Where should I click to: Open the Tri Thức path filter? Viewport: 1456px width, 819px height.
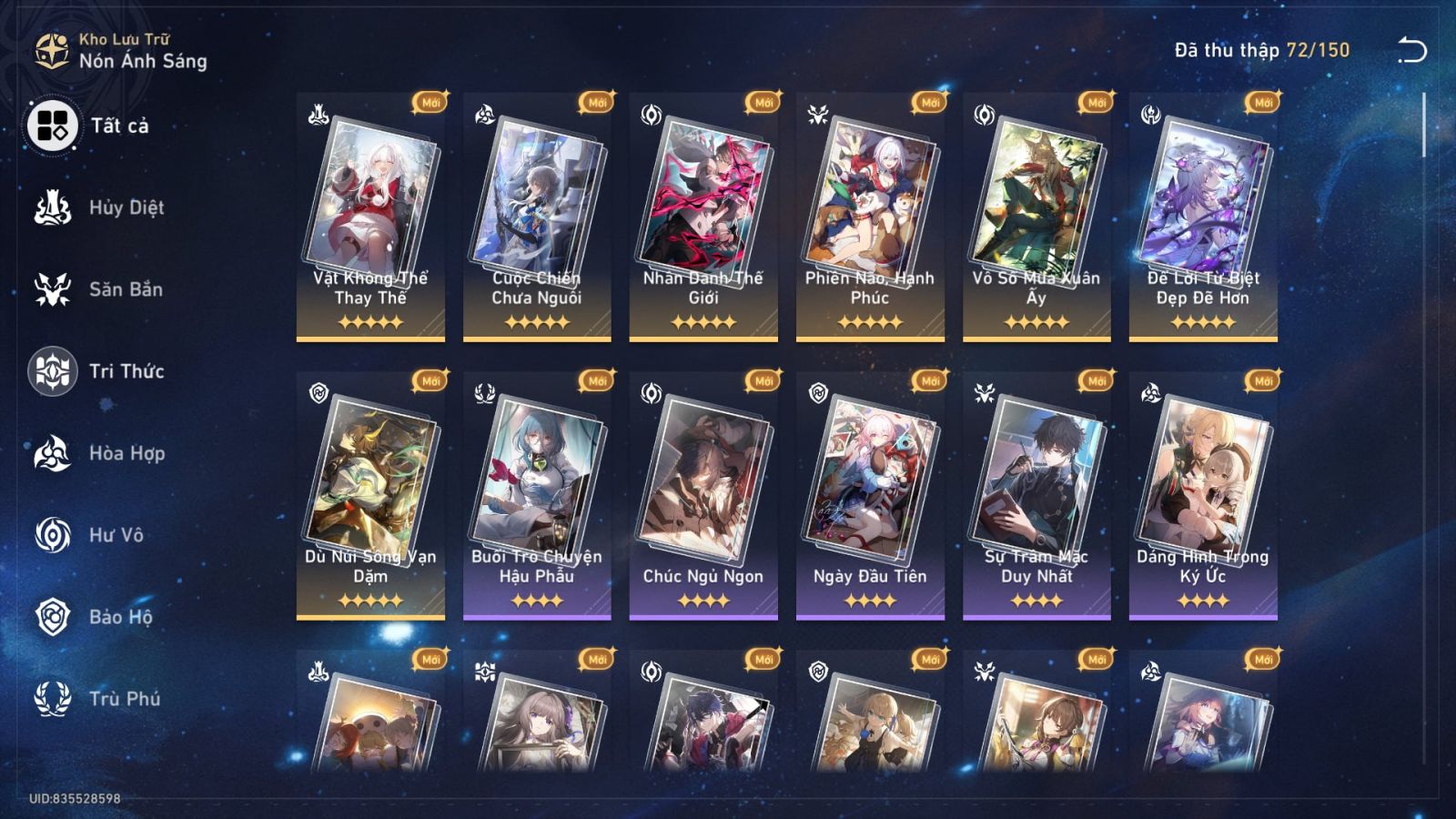pos(52,371)
